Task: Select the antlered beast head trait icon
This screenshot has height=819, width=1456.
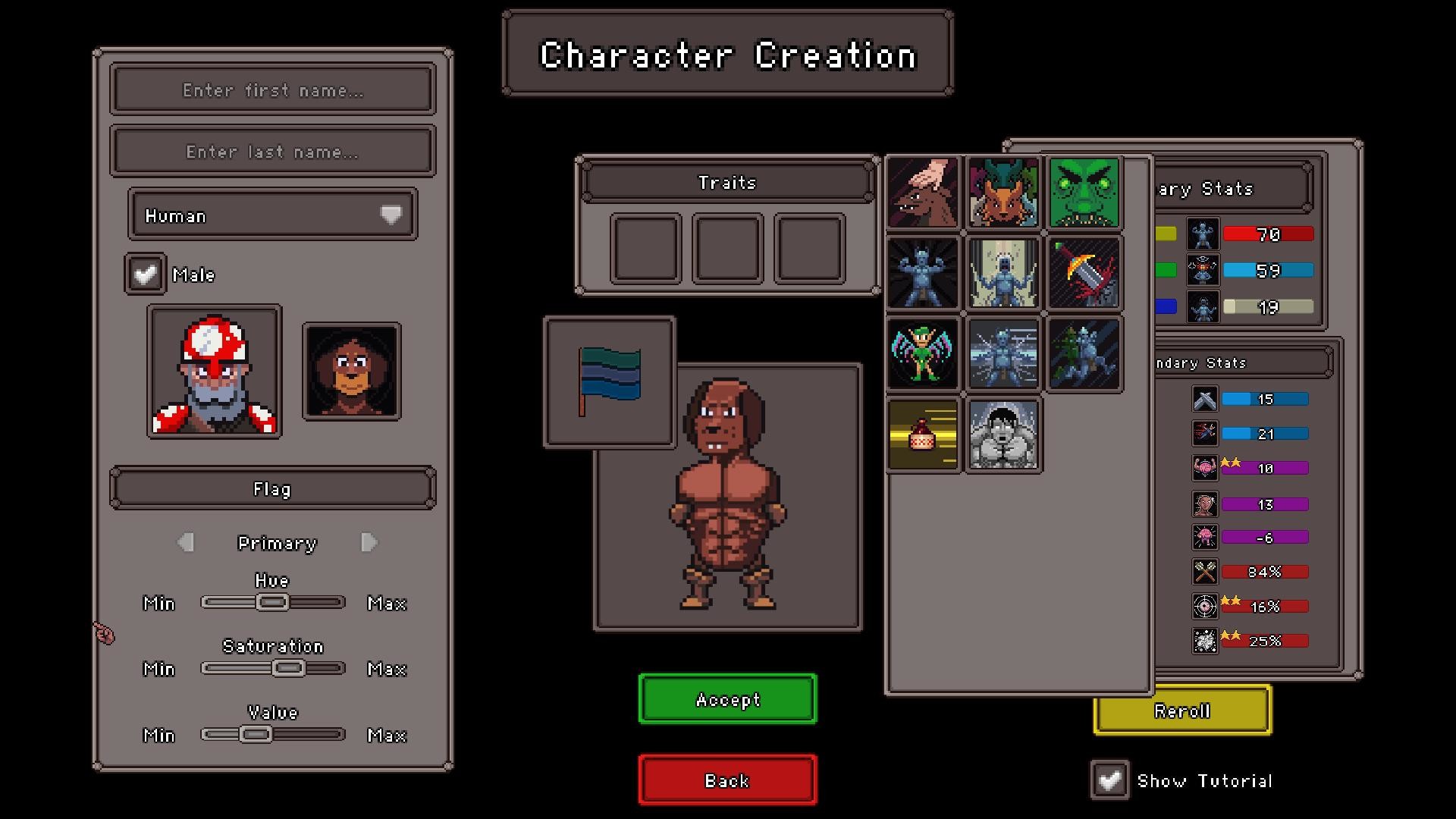Action: coord(1003,193)
